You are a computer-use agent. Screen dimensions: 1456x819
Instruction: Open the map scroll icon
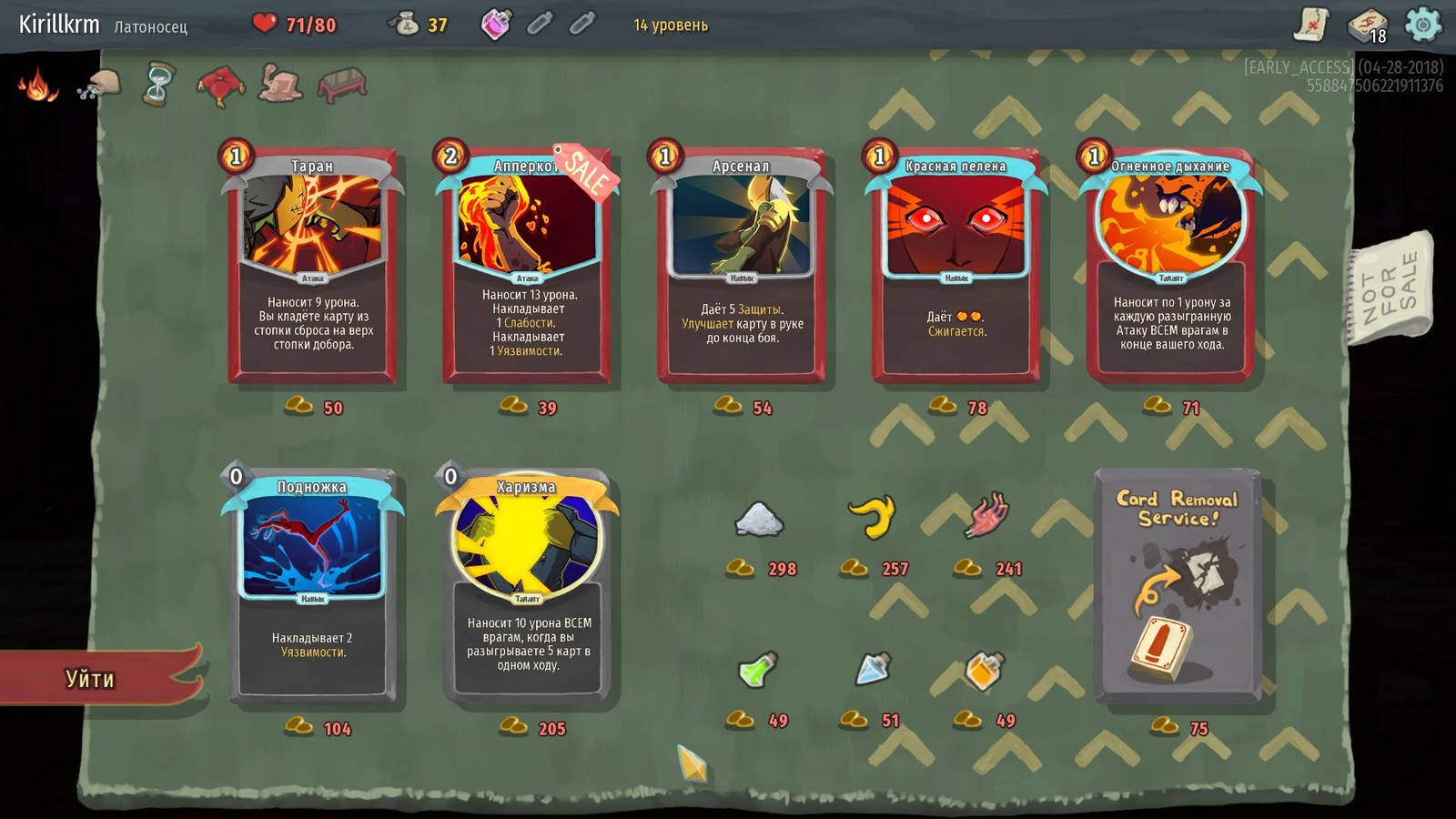pos(1311,25)
